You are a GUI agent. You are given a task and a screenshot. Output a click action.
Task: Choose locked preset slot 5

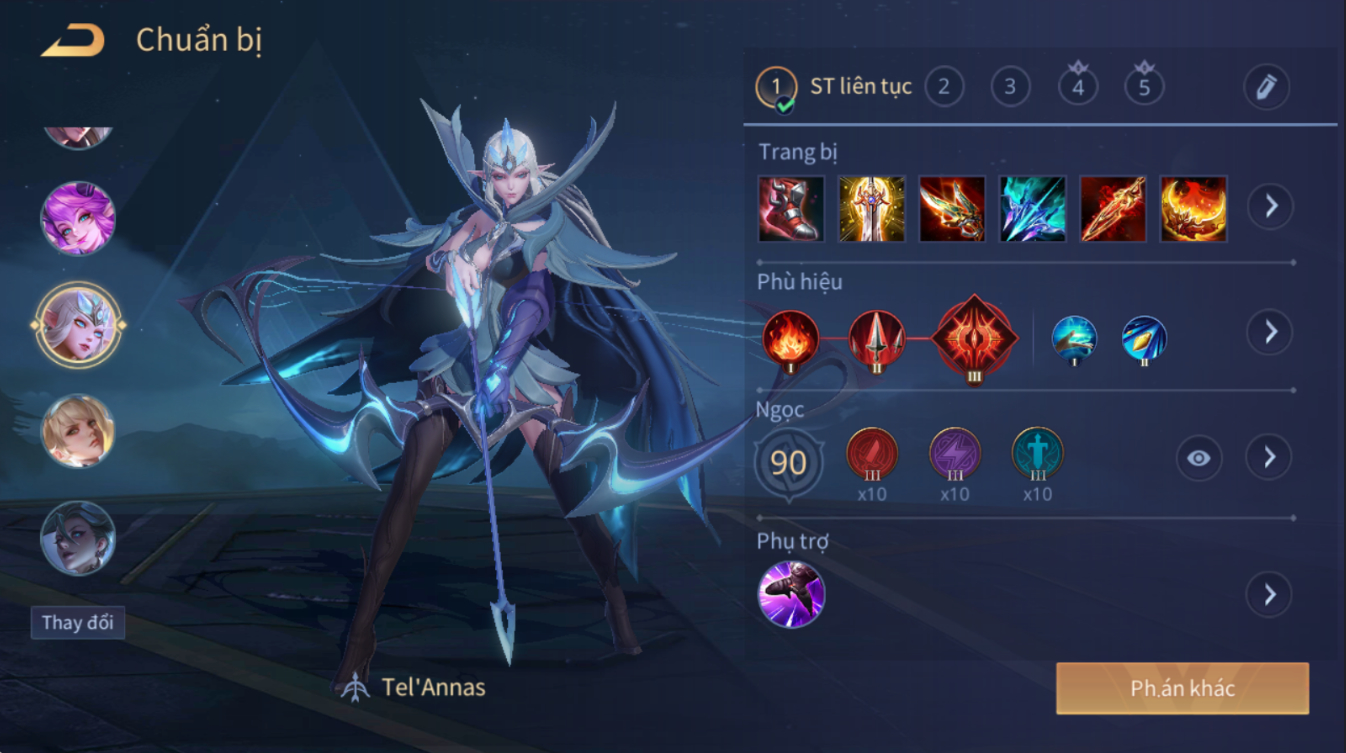click(1144, 86)
